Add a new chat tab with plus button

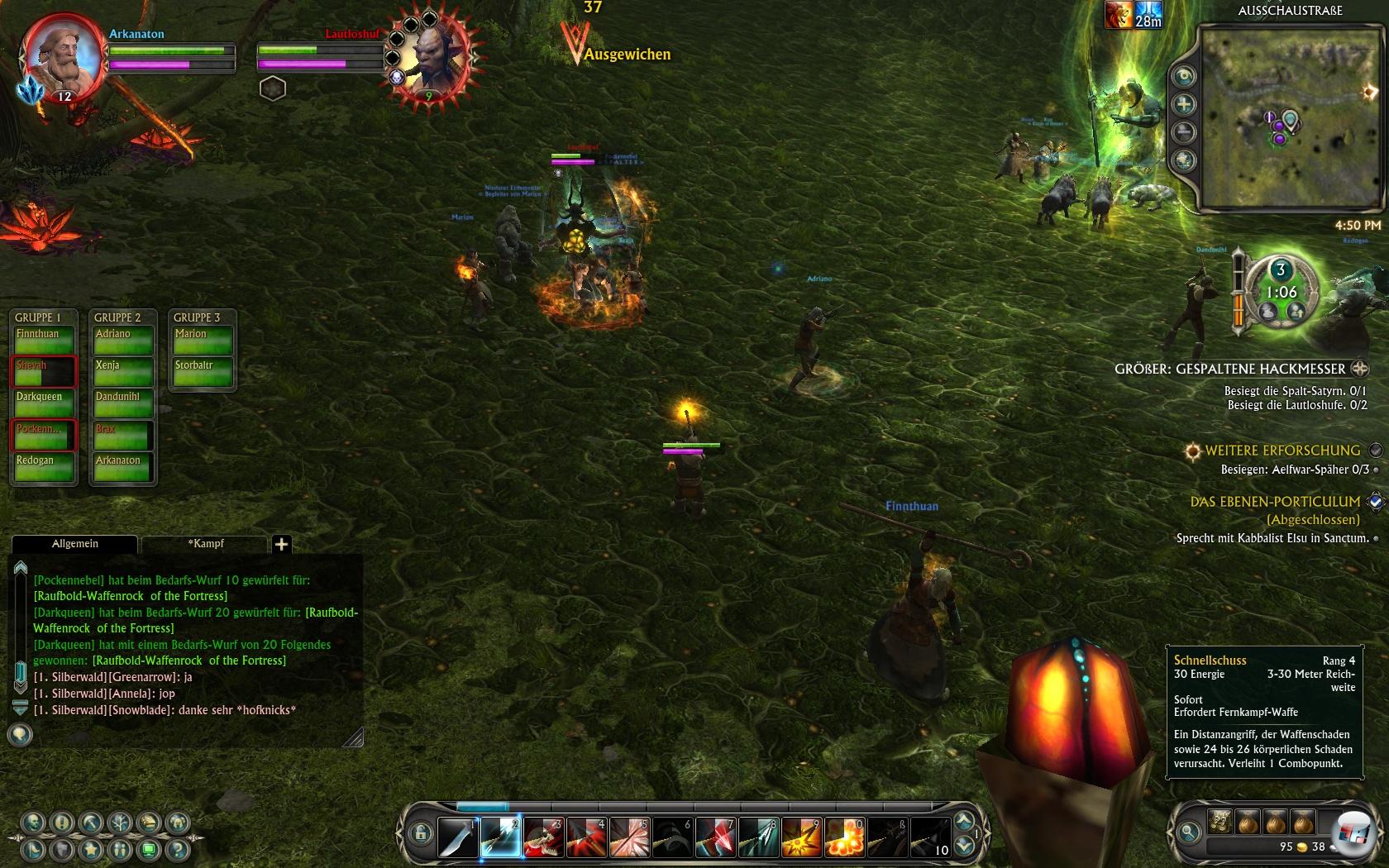click(281, 544)
